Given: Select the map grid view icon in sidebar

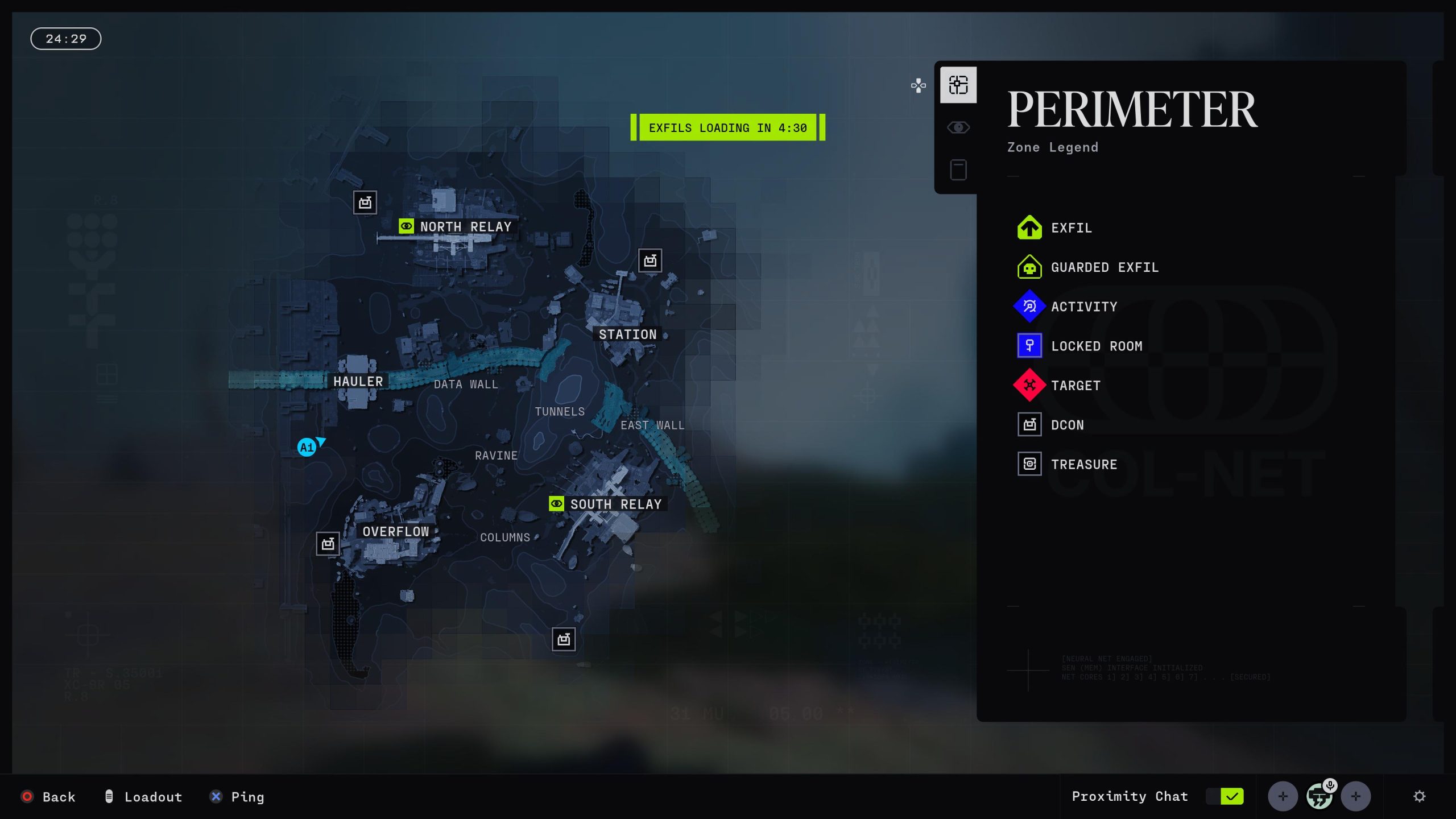Looking at the screenshot, I should pyautogui.click(x=958, y=84).
